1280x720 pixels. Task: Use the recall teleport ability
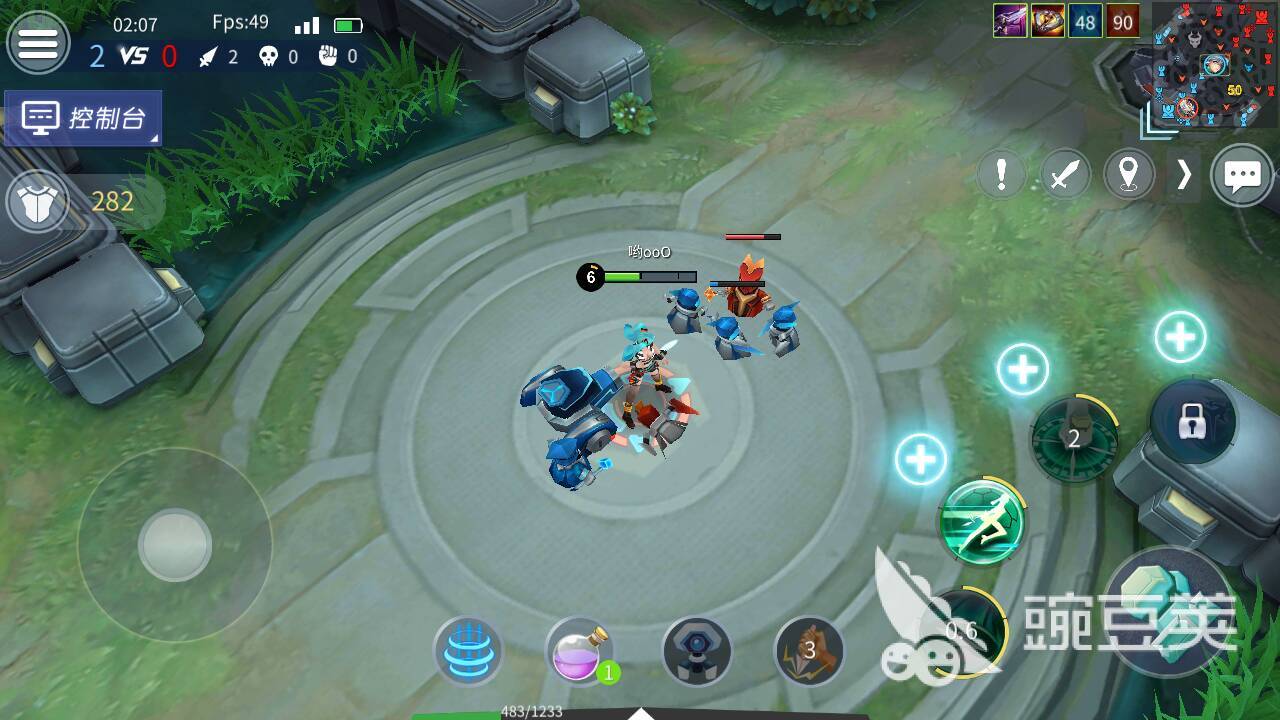pos(468,651)
